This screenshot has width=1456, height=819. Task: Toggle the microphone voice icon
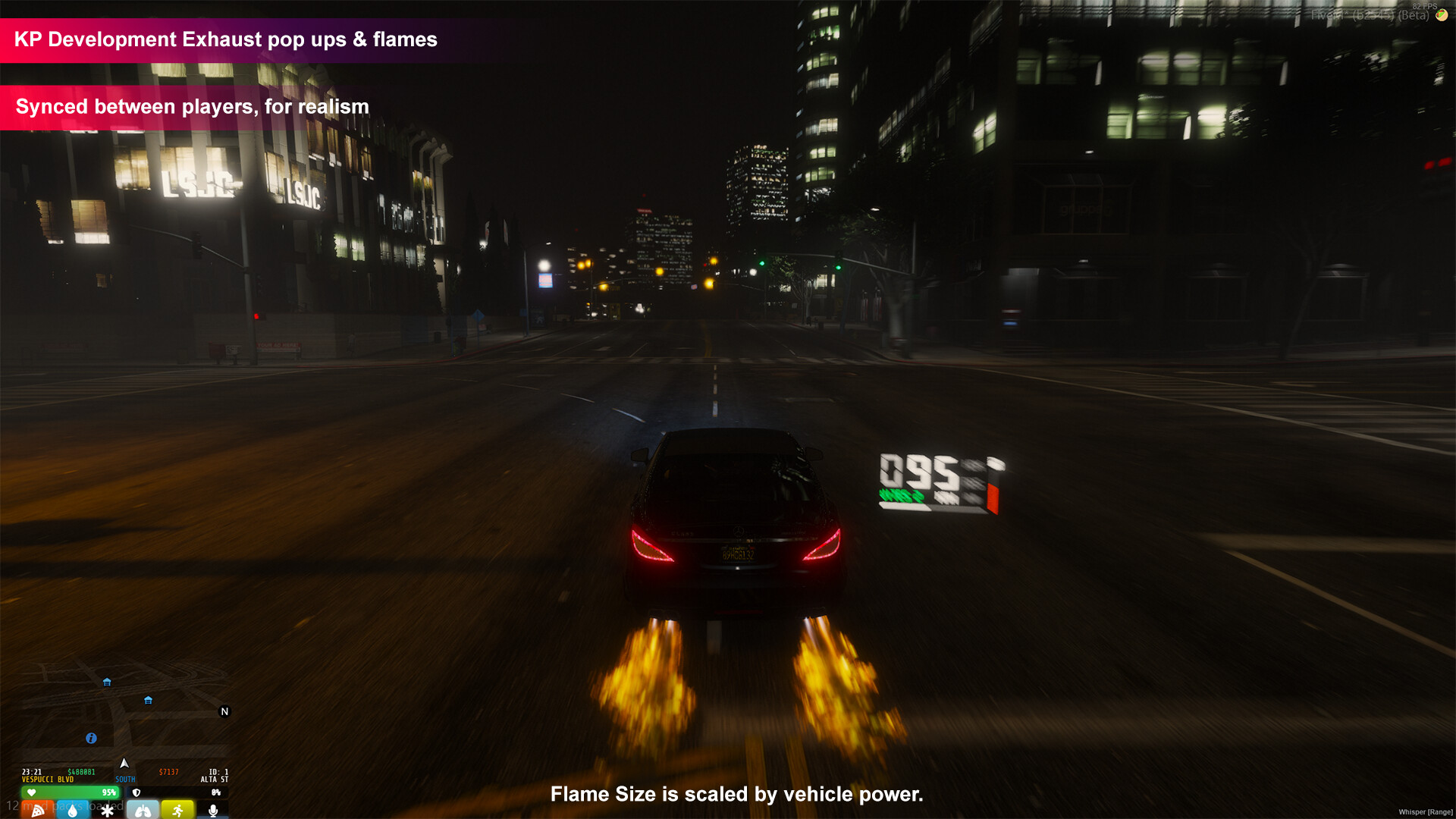[x=213, y=811]
